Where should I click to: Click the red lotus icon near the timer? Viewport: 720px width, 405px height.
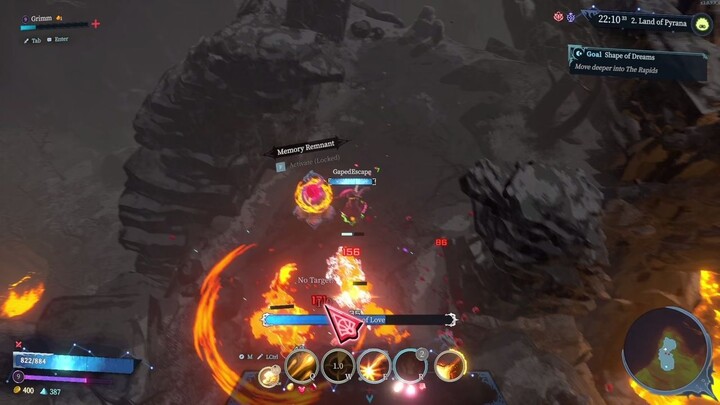point(559,17)
